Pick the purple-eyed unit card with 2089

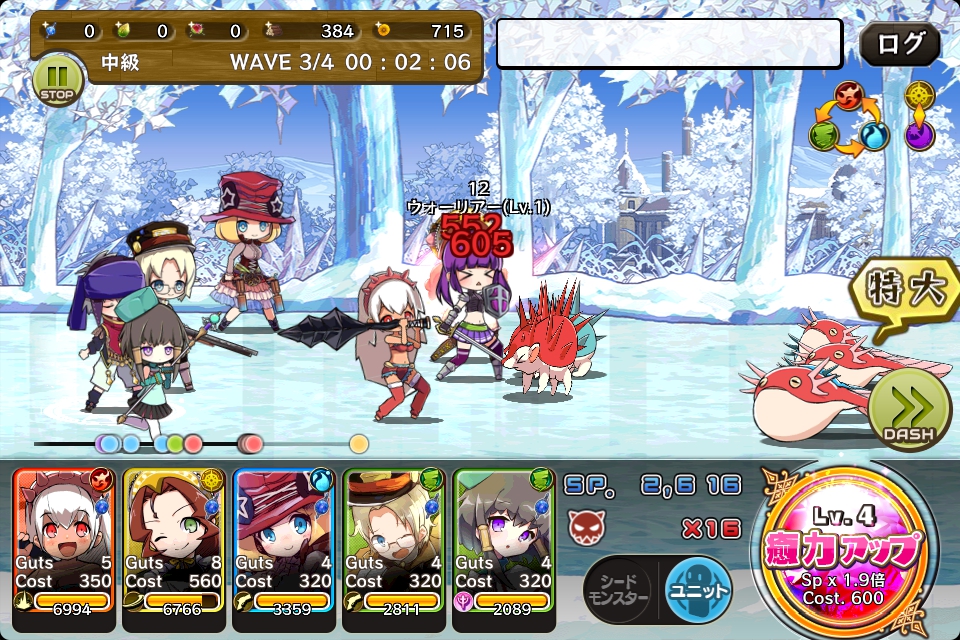[503, 538]
